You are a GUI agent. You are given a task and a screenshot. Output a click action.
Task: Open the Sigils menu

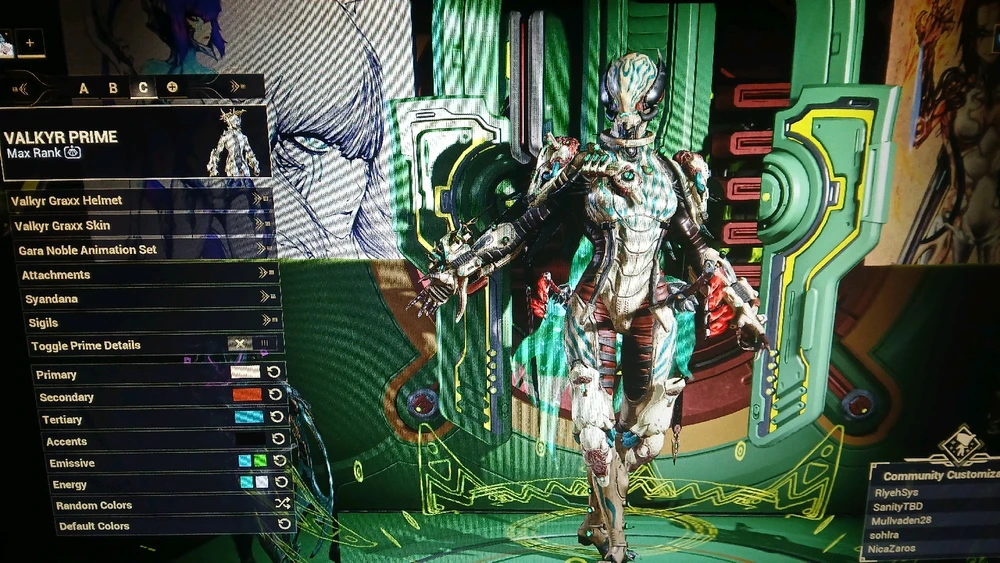[x=152, y=322]
